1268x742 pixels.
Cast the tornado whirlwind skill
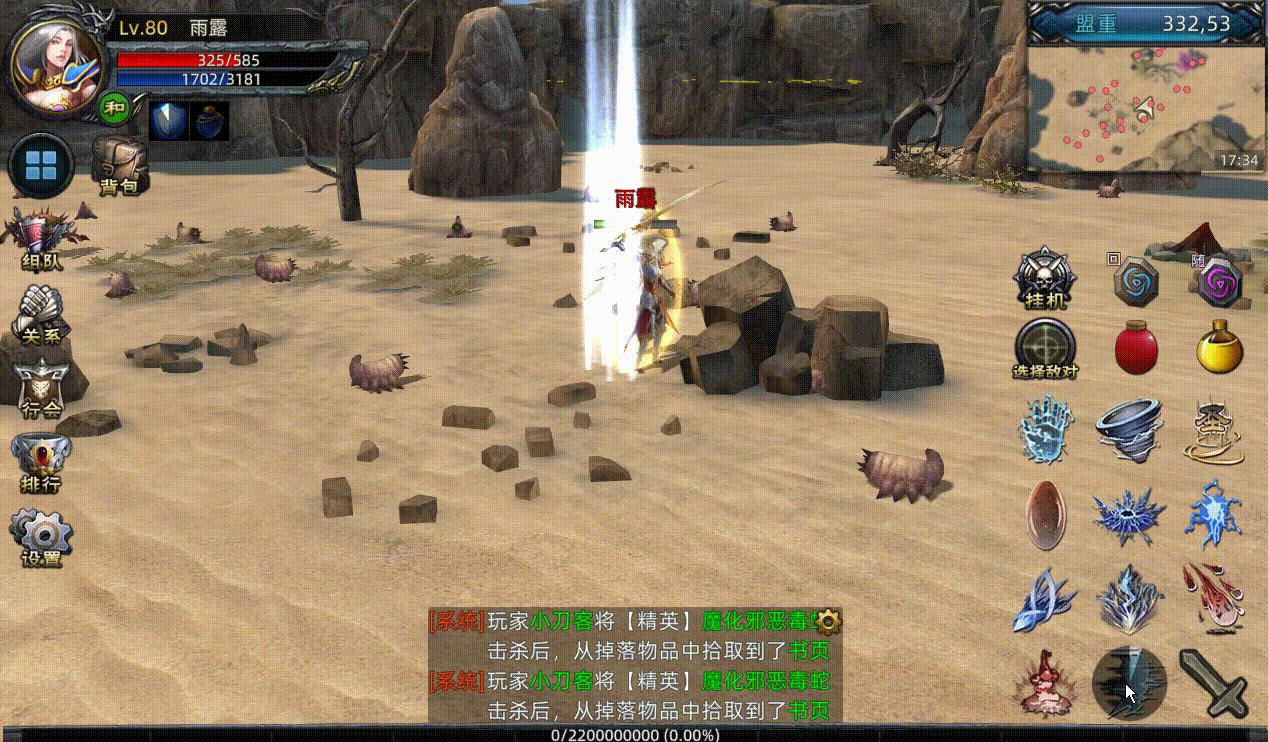(x=1129, y=430)
